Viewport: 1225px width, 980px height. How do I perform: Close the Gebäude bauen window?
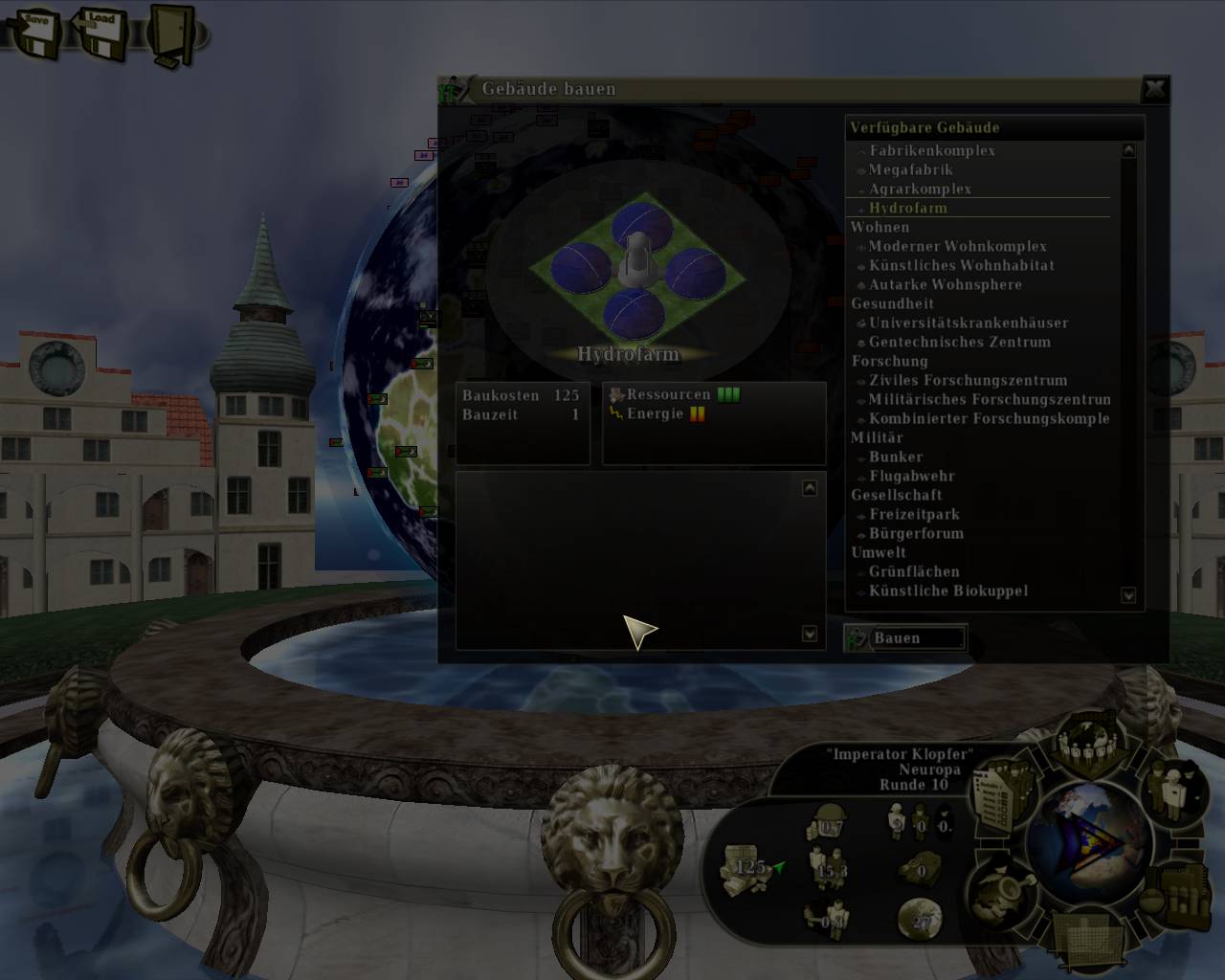1155,89
